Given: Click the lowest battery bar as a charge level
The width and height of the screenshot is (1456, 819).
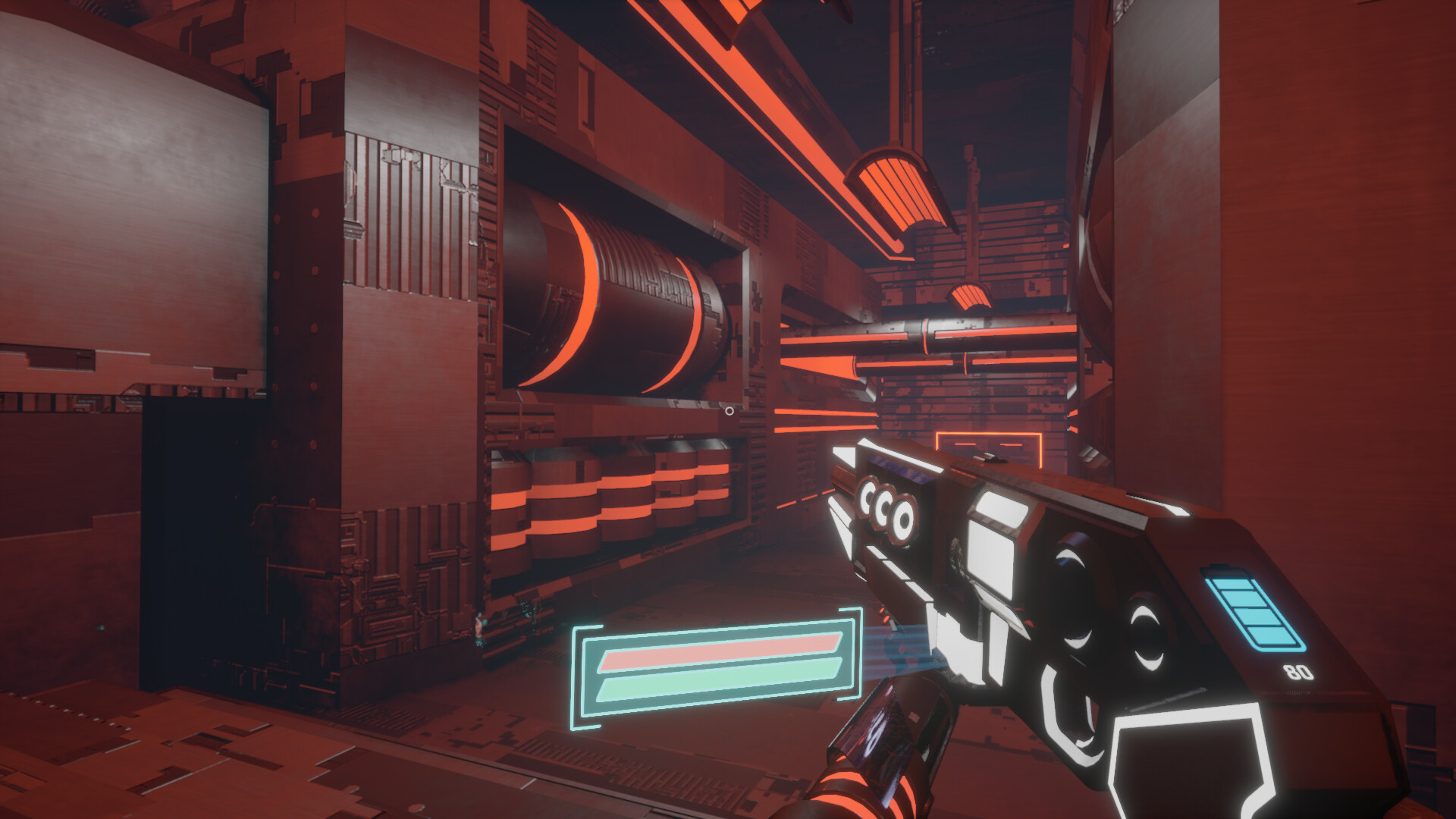Looking at the screenshot, I should coord(1272,635).
